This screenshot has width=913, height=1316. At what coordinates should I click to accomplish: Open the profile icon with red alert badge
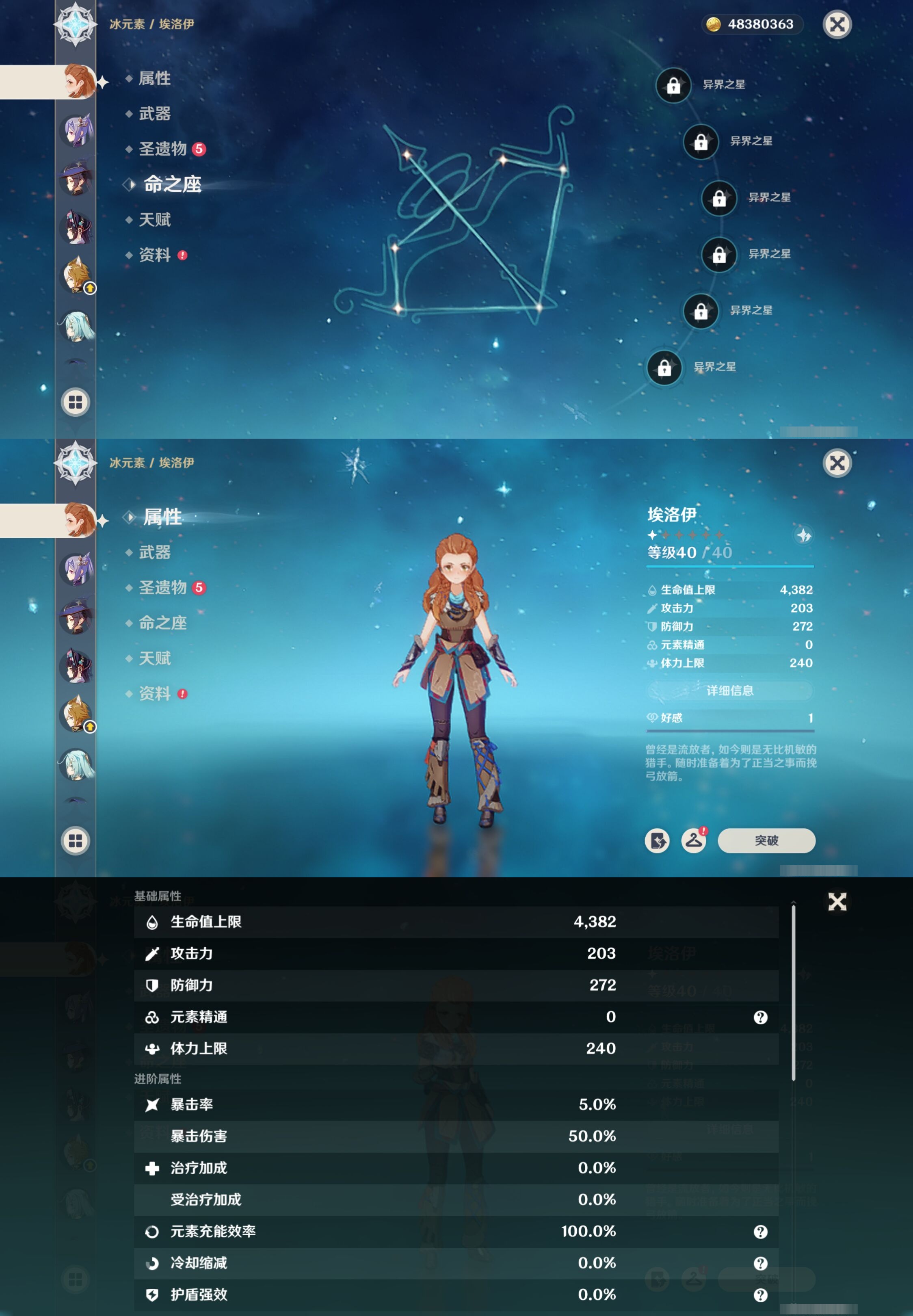tap(694, 841)
